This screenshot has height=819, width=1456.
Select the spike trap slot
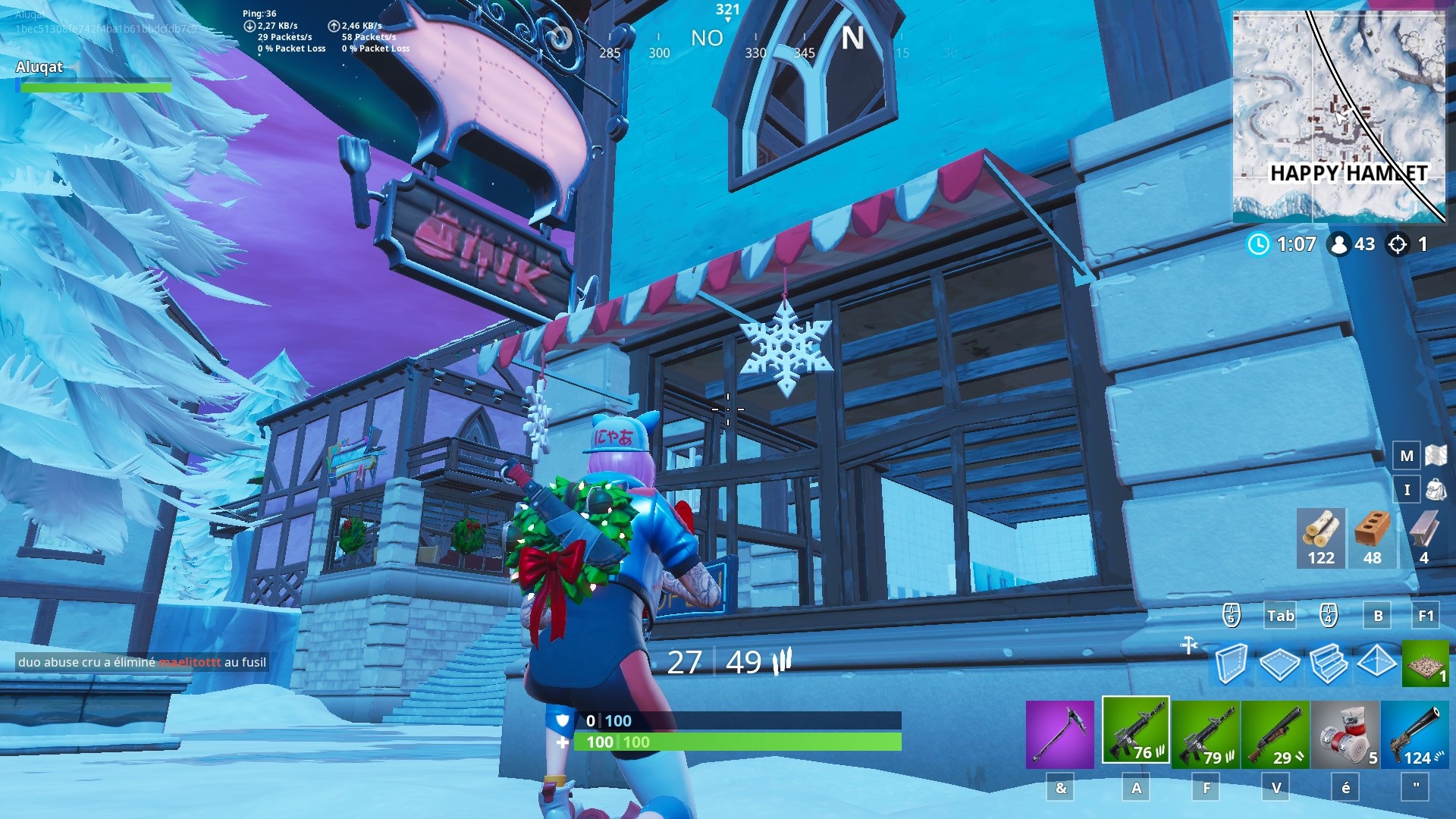(x=1425, y=664)
